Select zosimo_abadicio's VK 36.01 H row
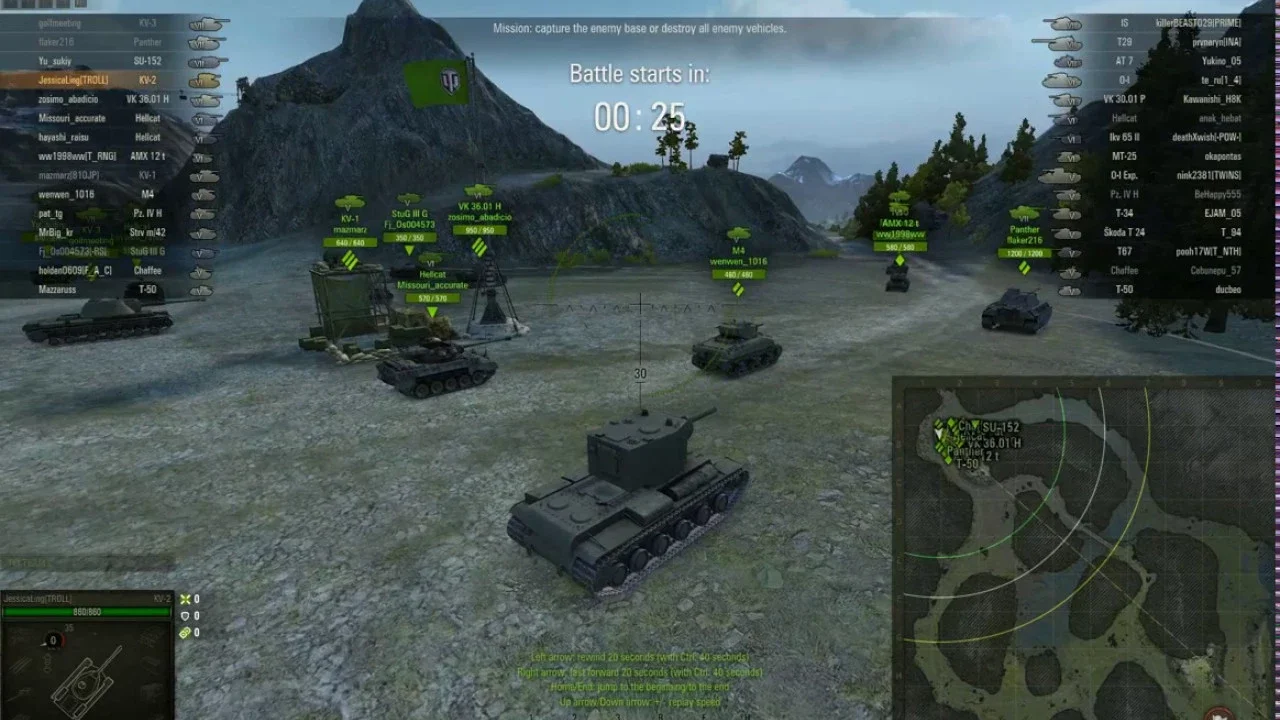This screenshot has height=720, width=1280. click(110, 99)
